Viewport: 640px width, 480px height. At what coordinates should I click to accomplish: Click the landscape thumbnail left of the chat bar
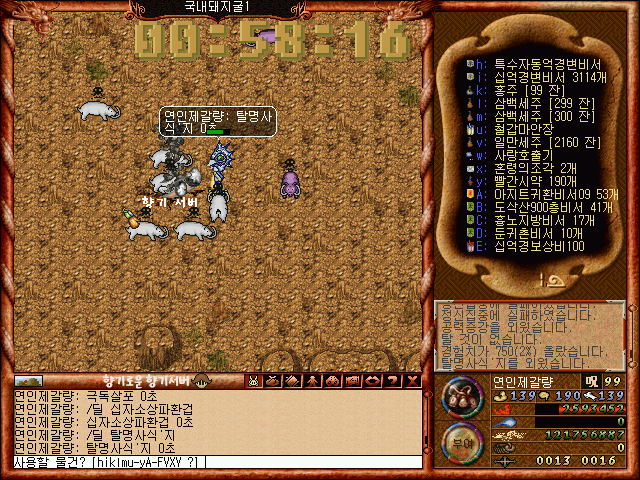coord(28,381)
